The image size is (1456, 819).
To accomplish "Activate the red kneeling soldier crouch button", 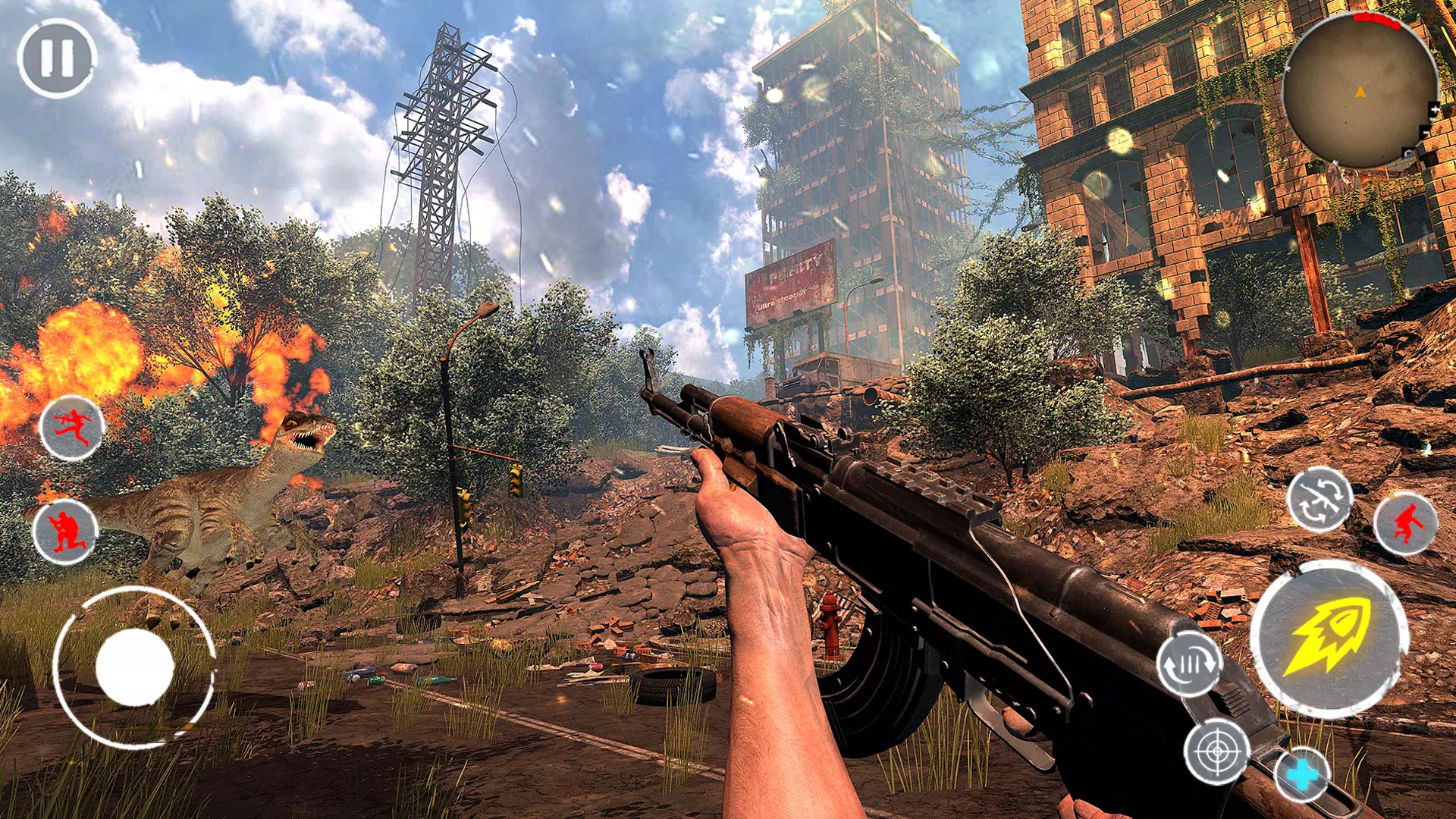I will 65,532.
